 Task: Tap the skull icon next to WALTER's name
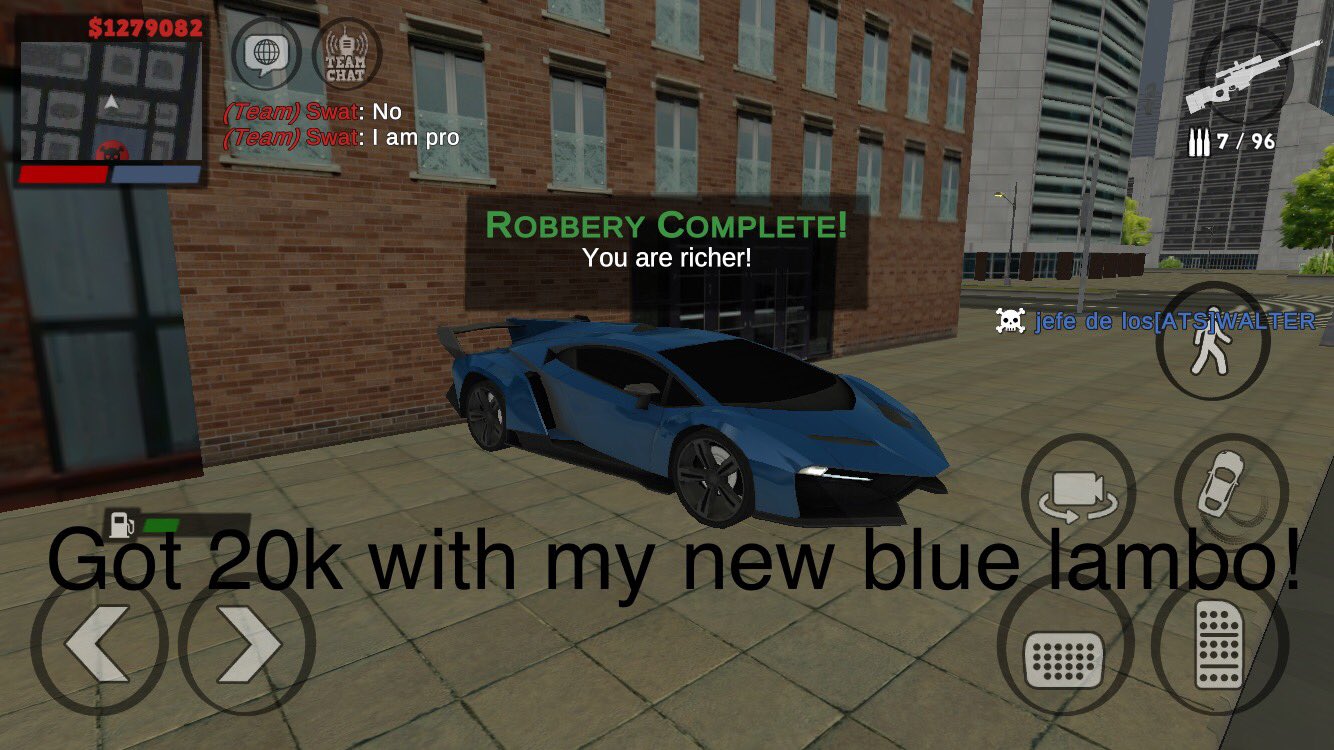coord(1010,320)
